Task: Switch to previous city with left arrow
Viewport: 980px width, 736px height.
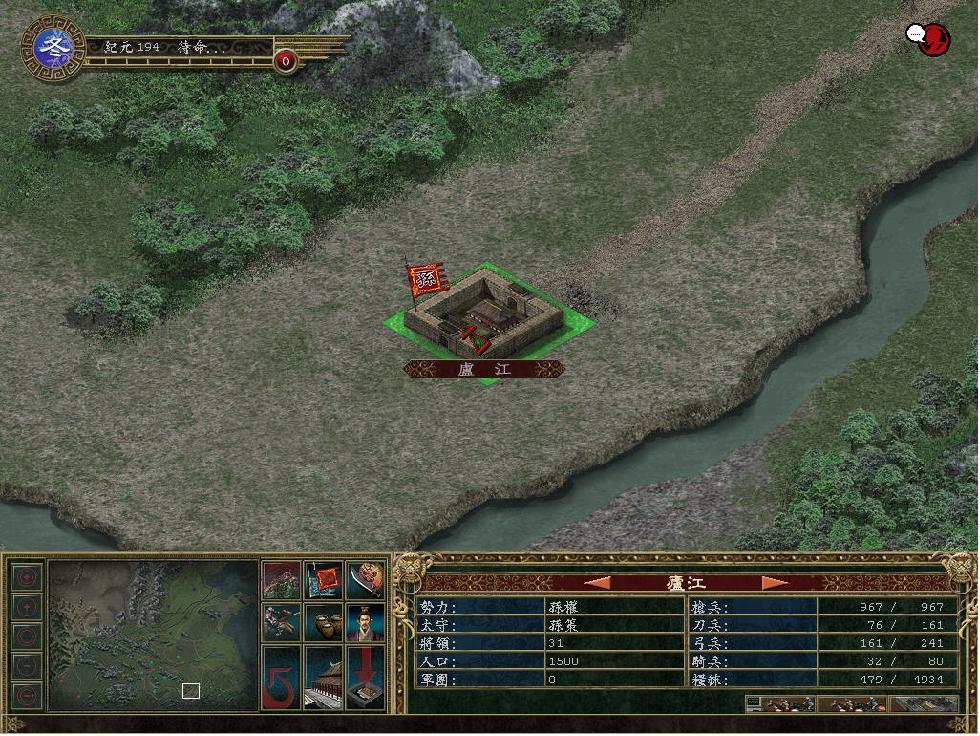Action: tap(597, 582)
